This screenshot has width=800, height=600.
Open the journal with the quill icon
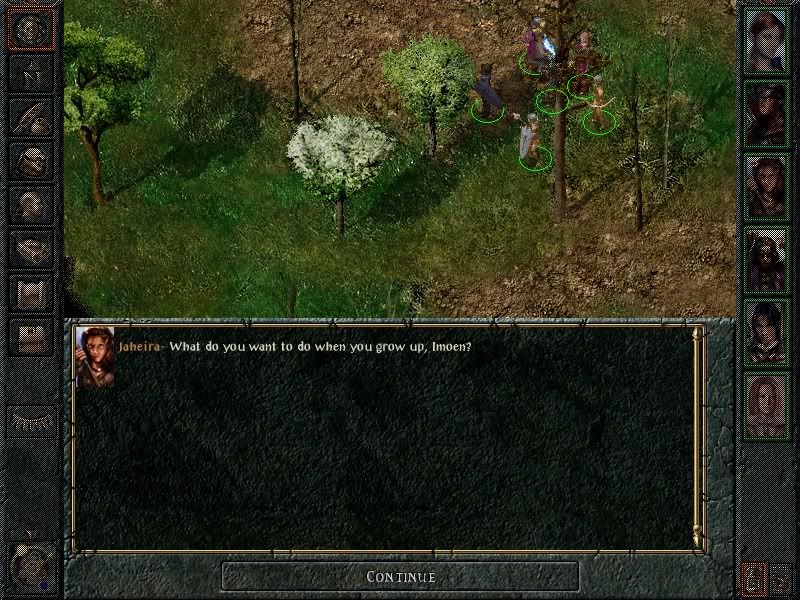[x=31, y=117]
